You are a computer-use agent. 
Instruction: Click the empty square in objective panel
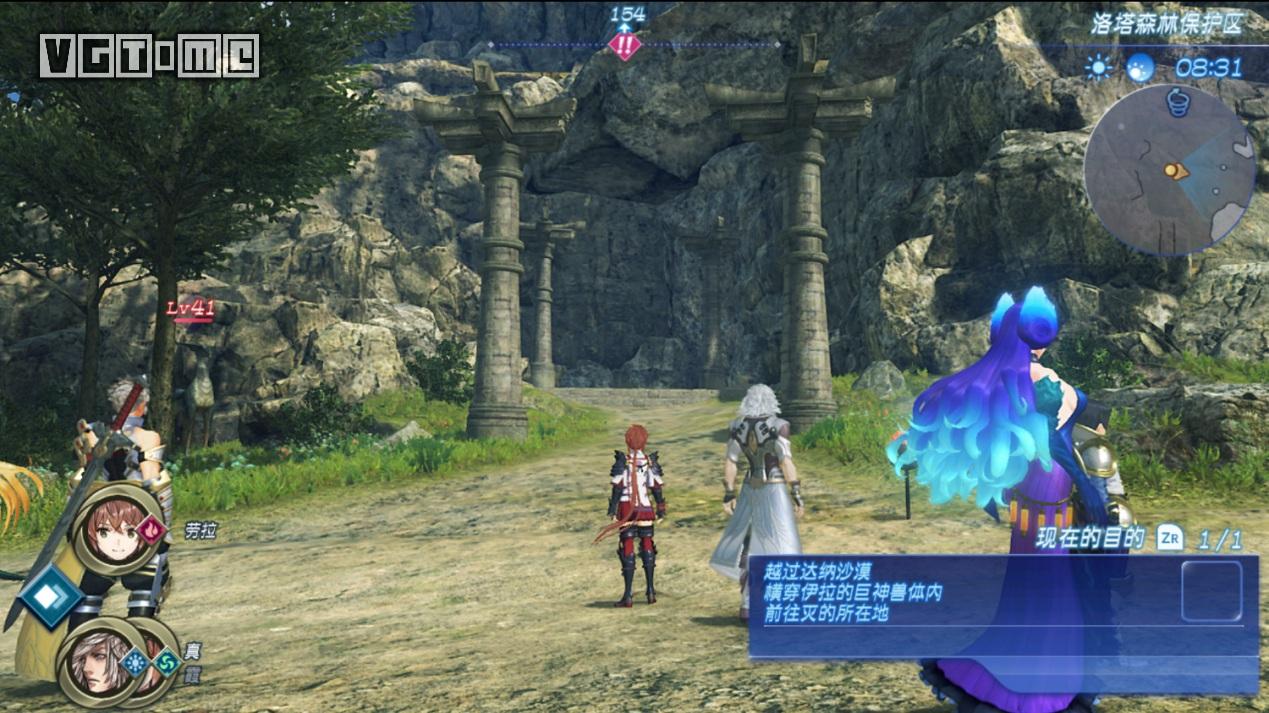[1211, 591]
